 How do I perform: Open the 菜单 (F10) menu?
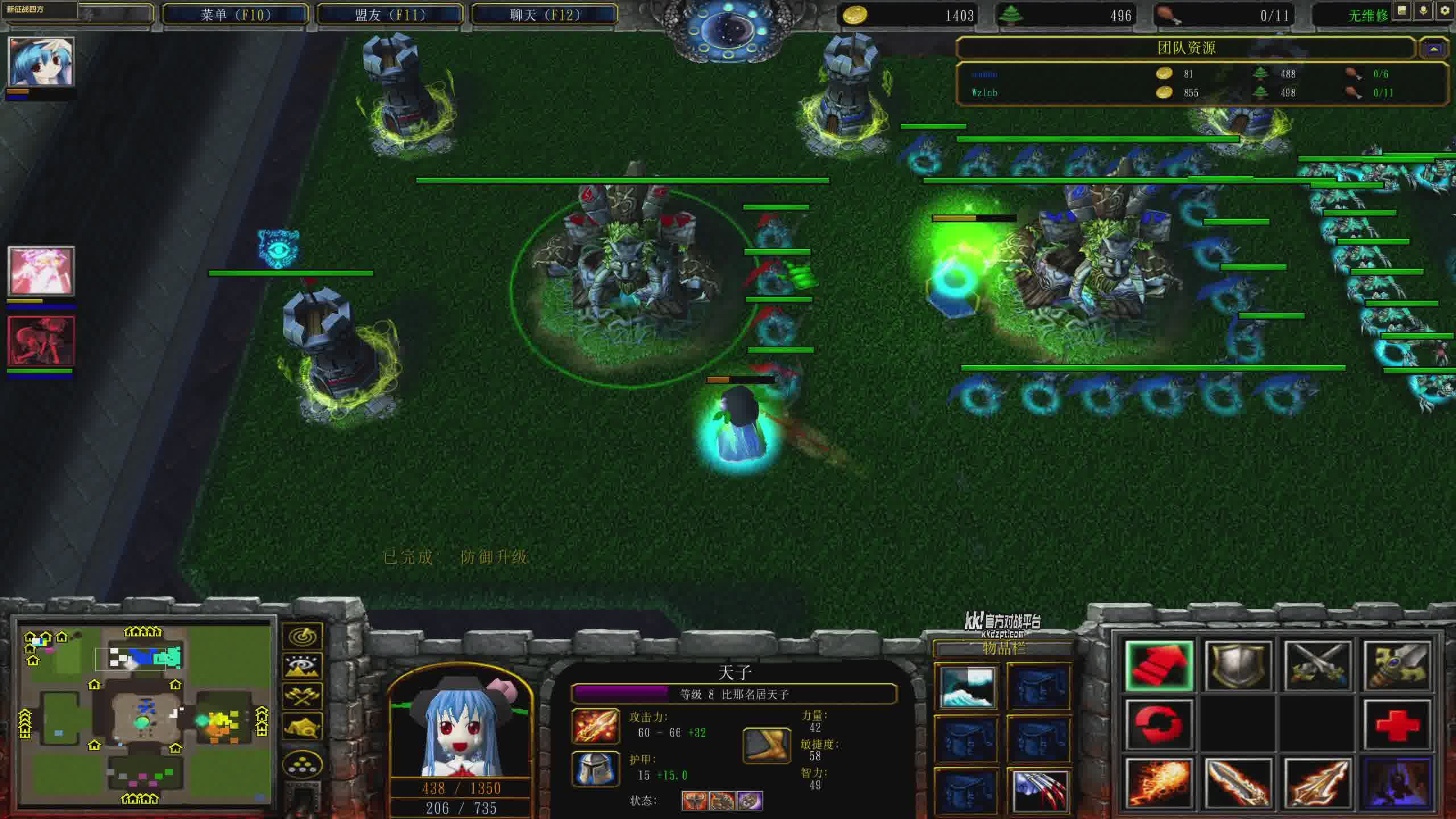tap(235, 15)
